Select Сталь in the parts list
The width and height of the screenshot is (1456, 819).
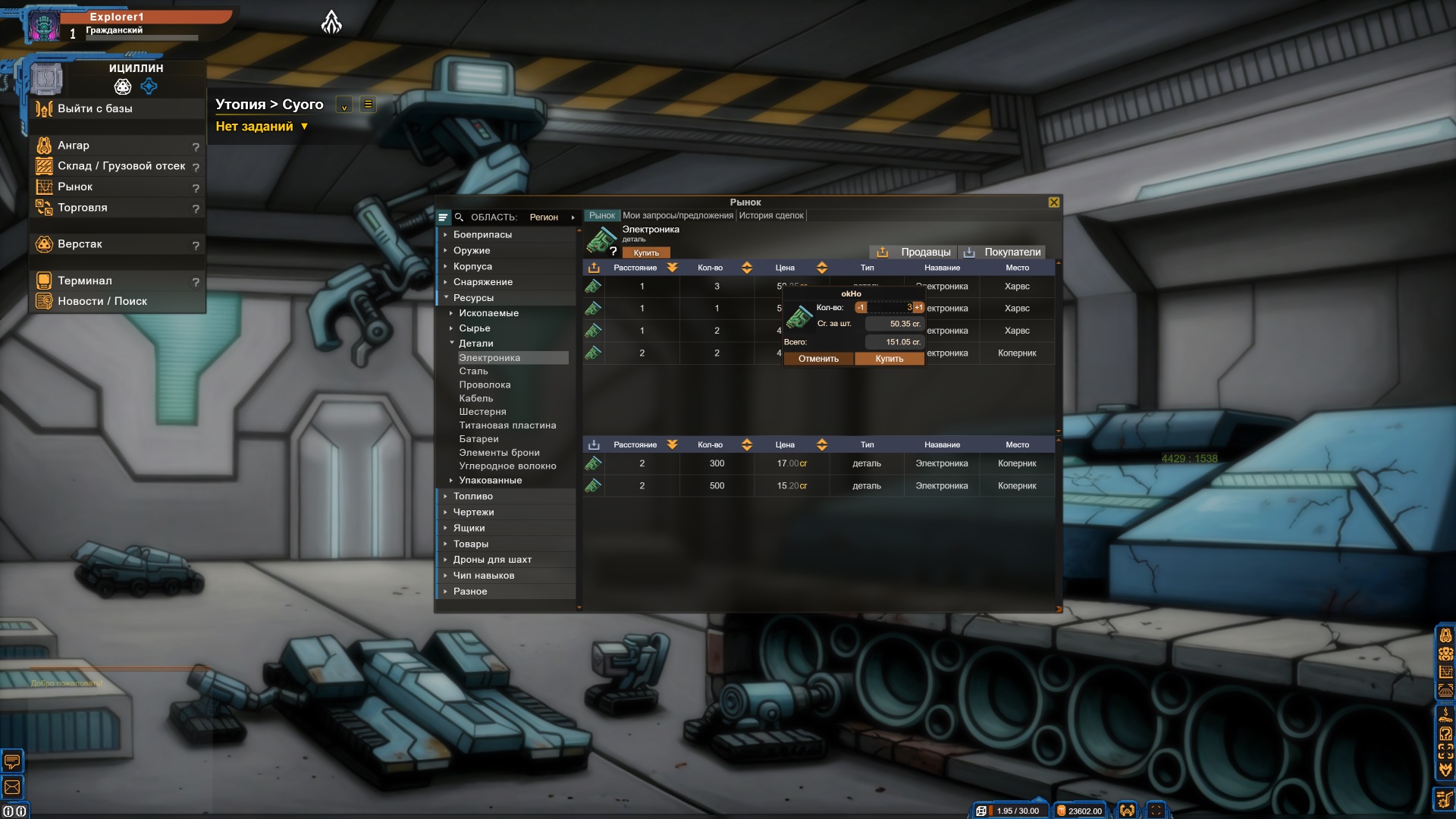(473, 372)
